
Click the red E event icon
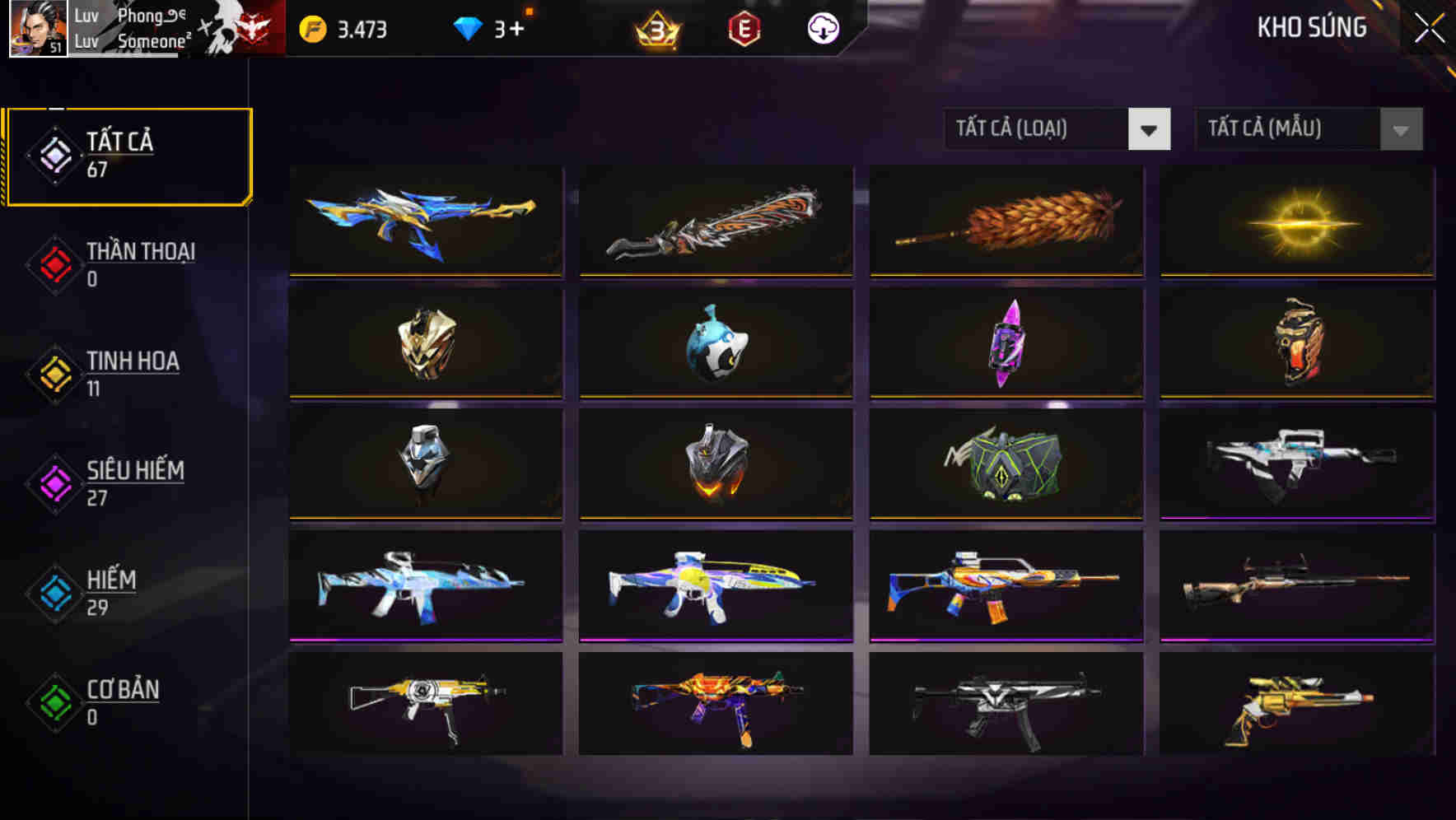(744, 30)
